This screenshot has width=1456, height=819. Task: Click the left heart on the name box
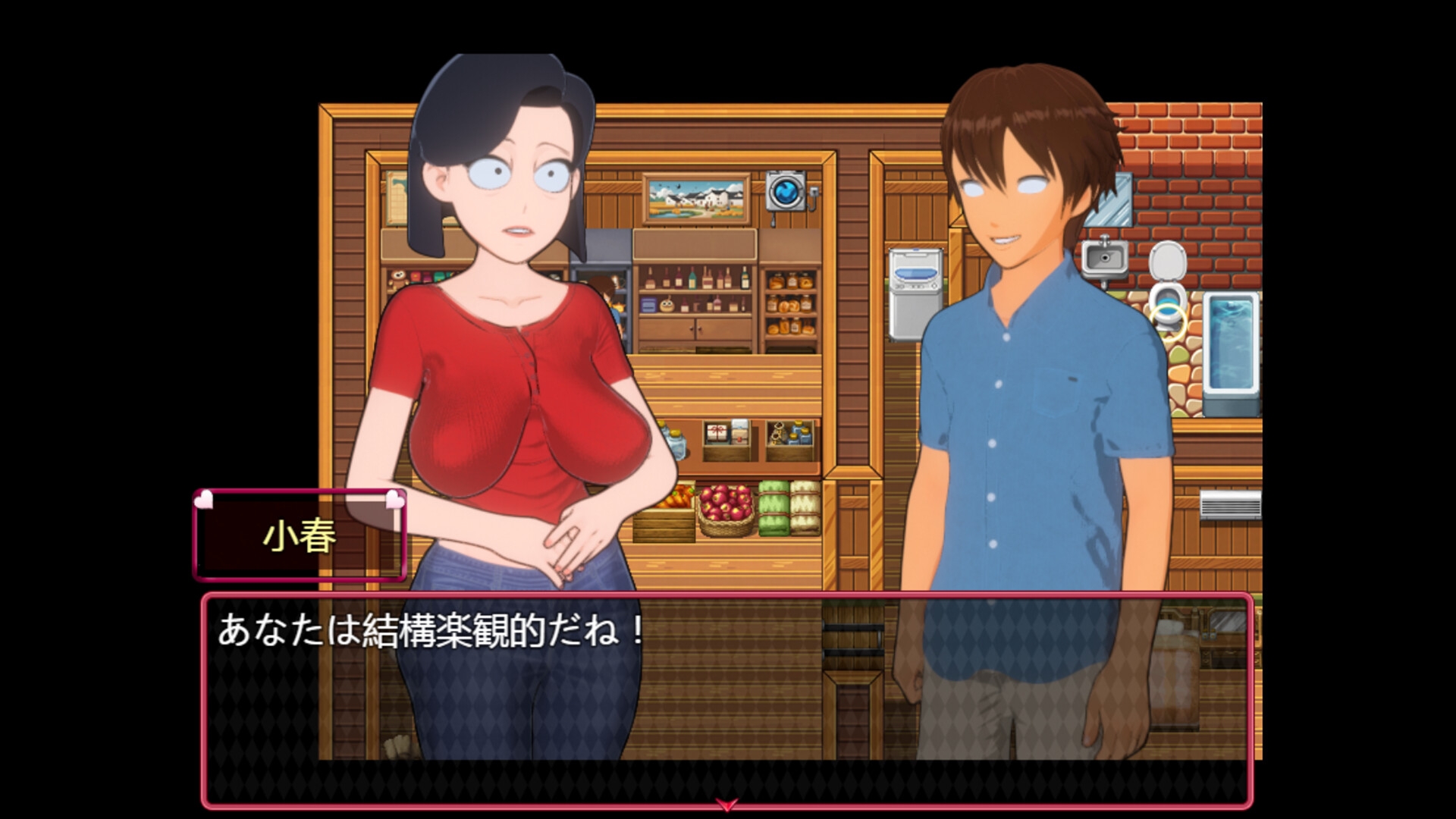tap(203, 500)
